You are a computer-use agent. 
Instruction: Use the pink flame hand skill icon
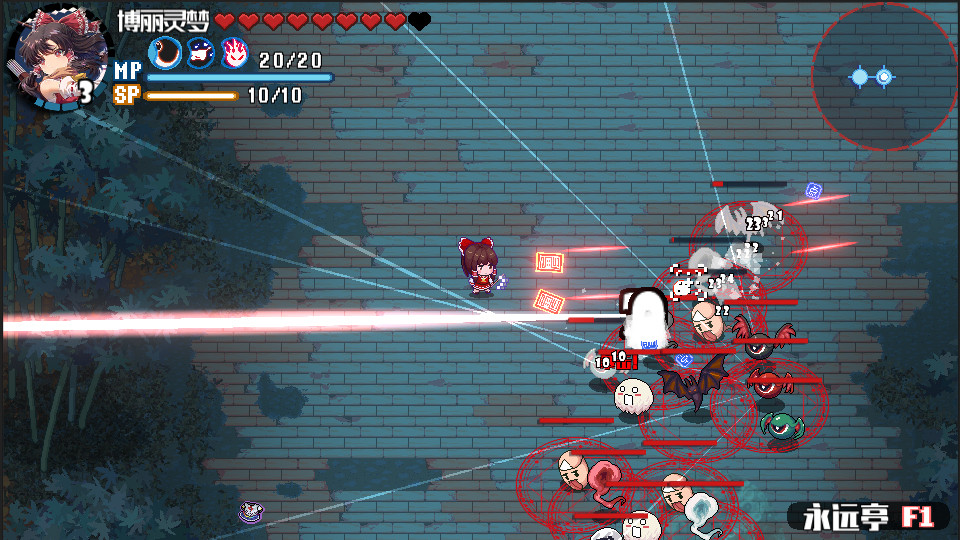coord(234,53)
